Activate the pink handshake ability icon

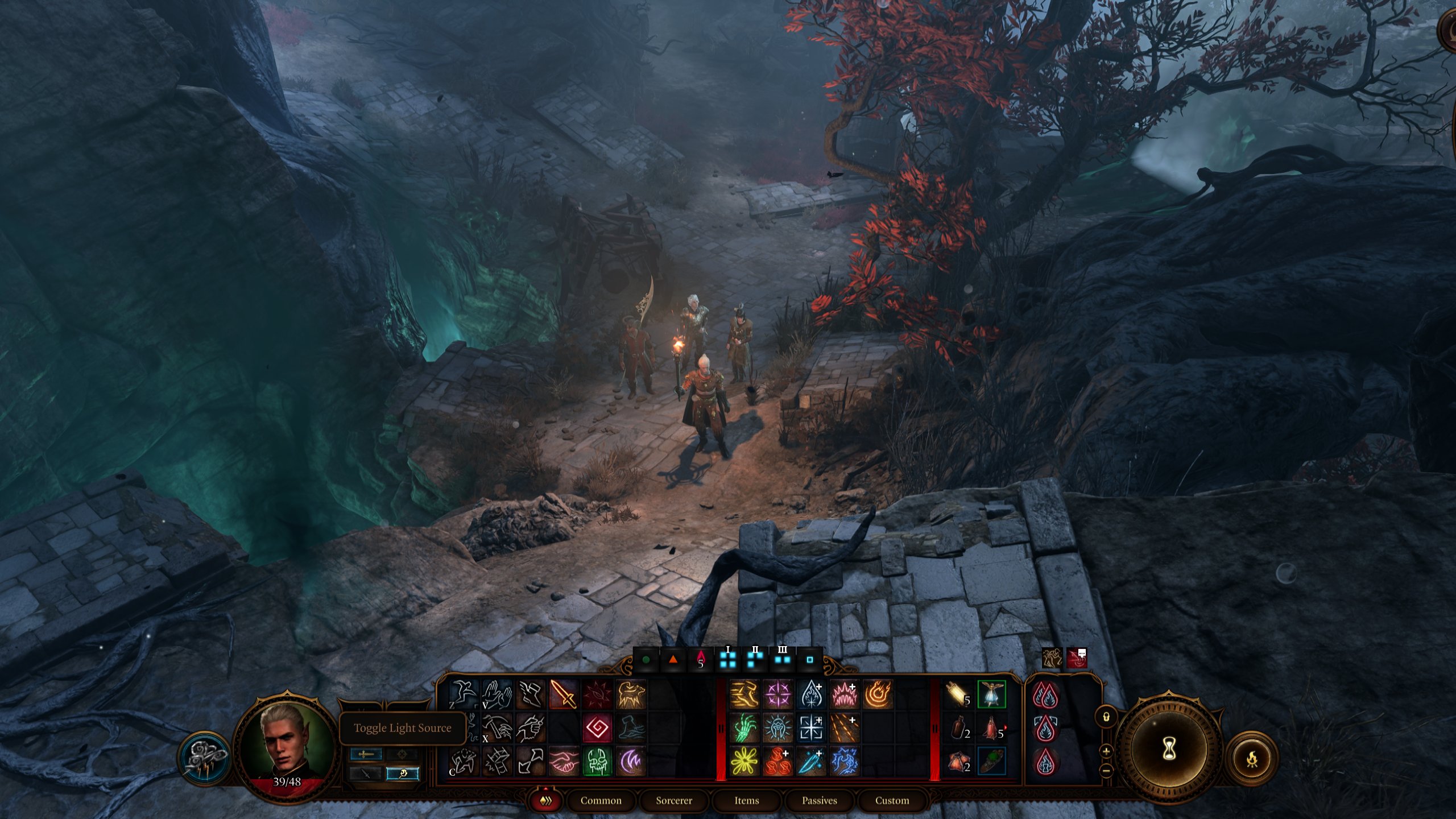(563, 762)
